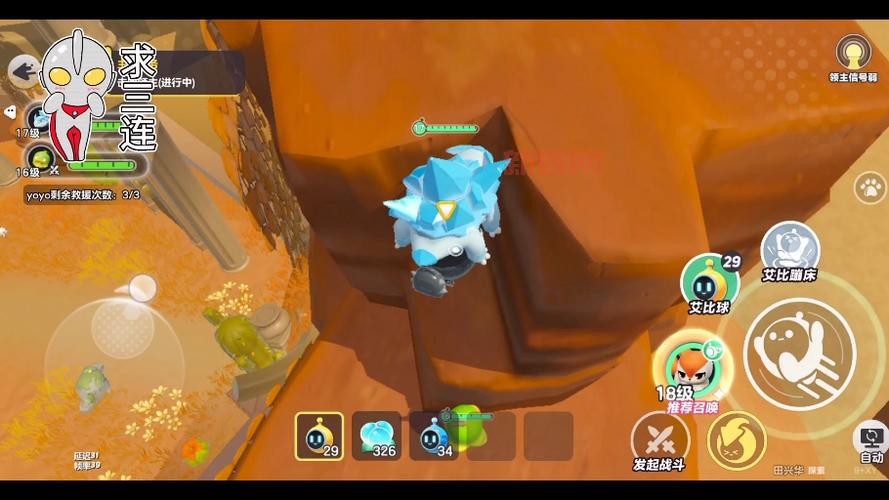Use the 艾比蹦床 trampoline skill
Image resolution: width=889 pixels, height=500 pixels.
coord(790,250)
